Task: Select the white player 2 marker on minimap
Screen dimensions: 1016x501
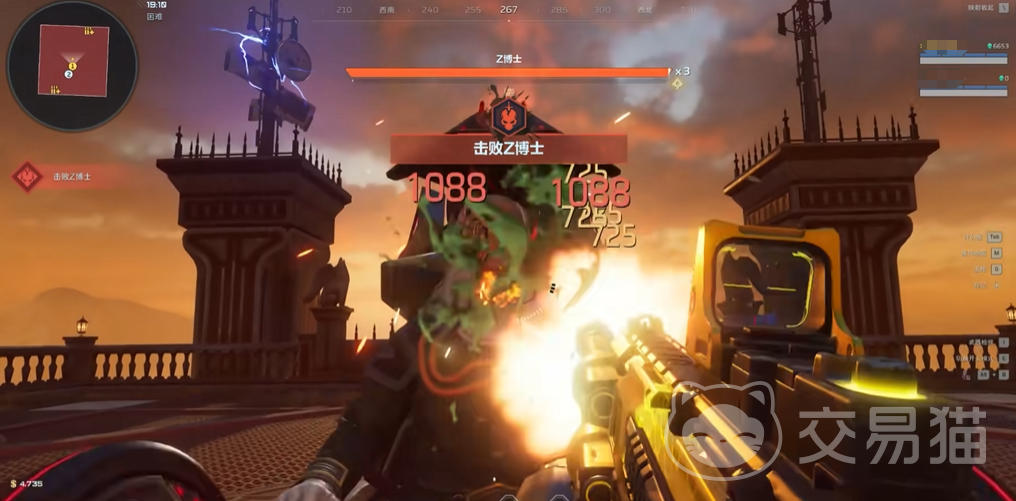Action: (x=69, y=75)
